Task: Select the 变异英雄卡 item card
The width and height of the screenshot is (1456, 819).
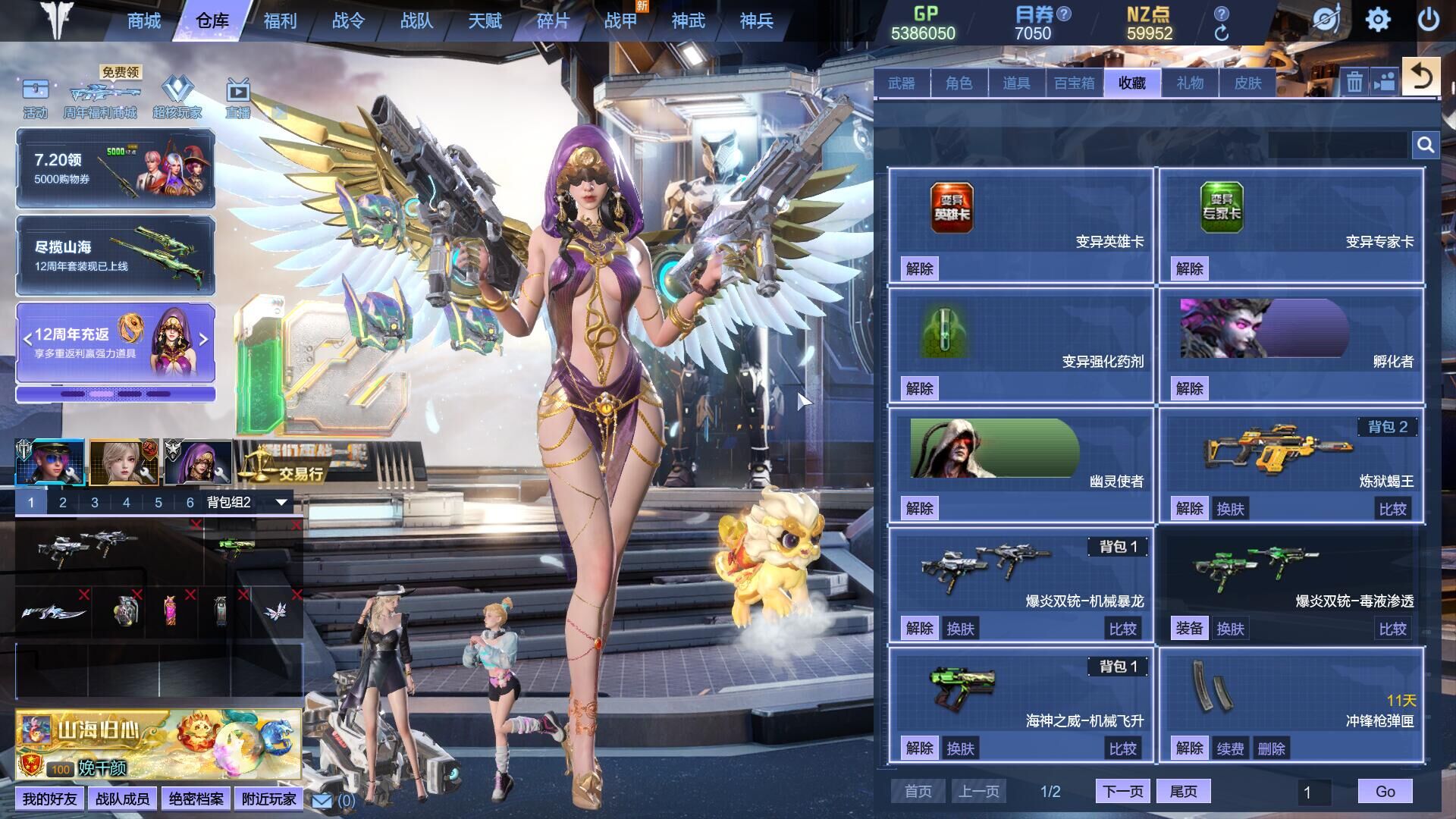Action: click(x=1021, y=225)
